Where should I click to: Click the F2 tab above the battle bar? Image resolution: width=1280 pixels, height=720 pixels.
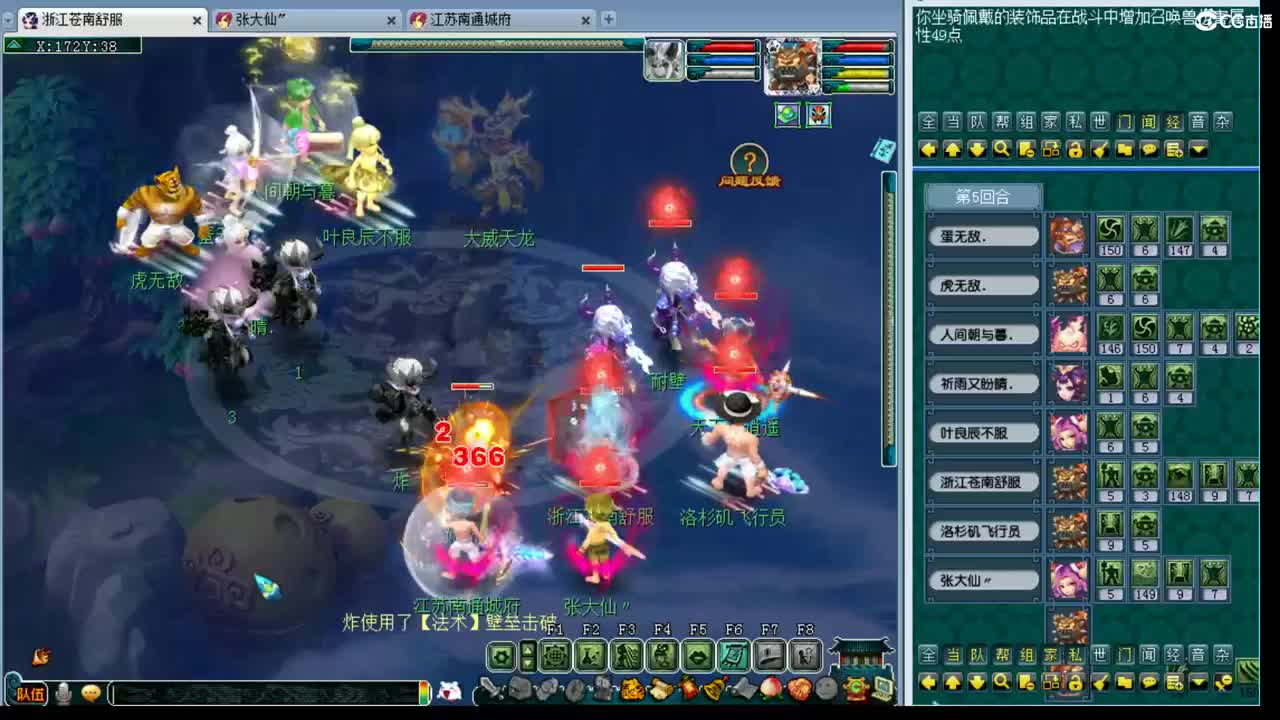pyautogui.click(x=589, y=630)
